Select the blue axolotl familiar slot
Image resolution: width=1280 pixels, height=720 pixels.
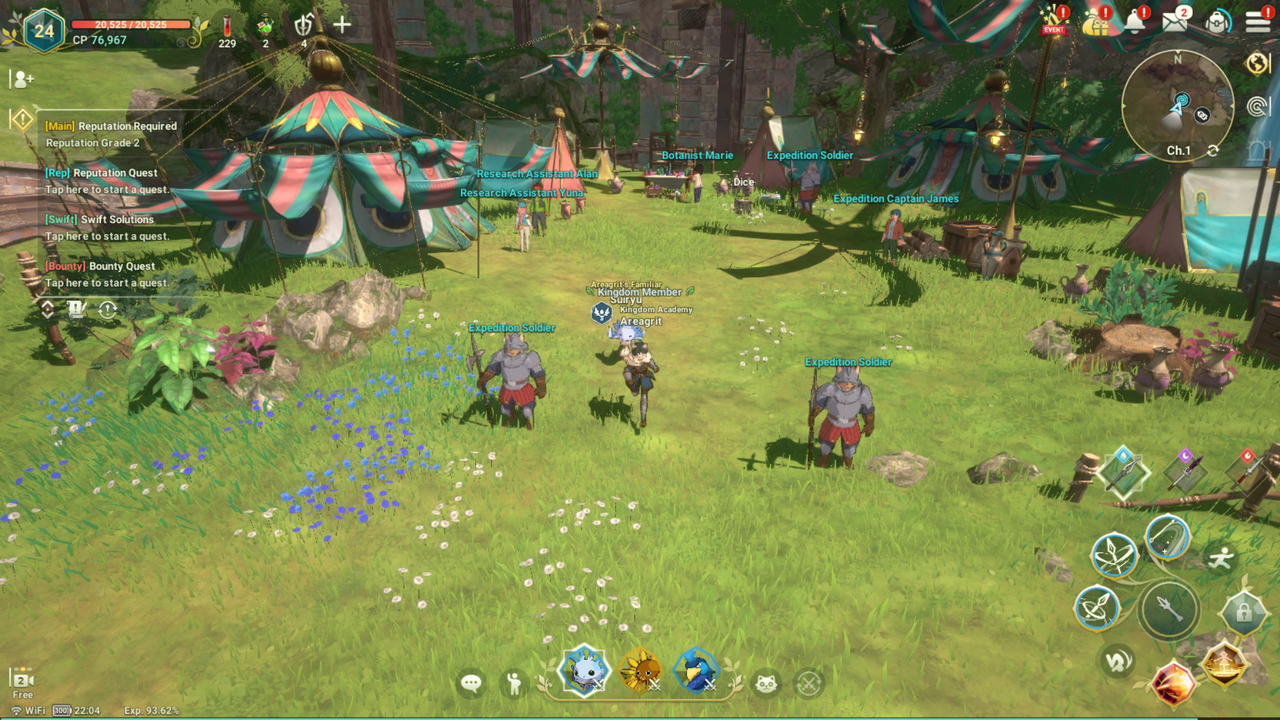(583, 670)
